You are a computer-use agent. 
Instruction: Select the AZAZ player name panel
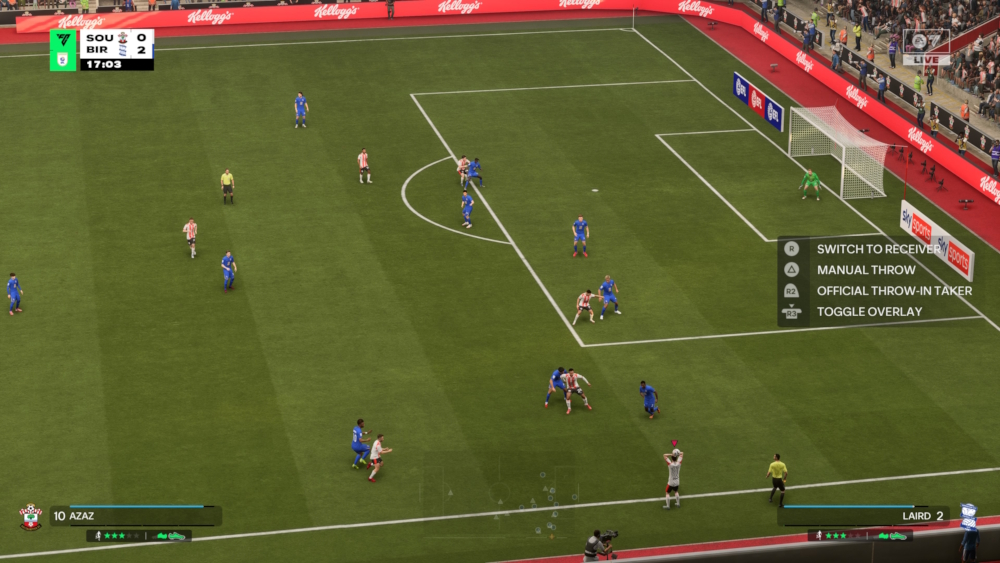135,516
